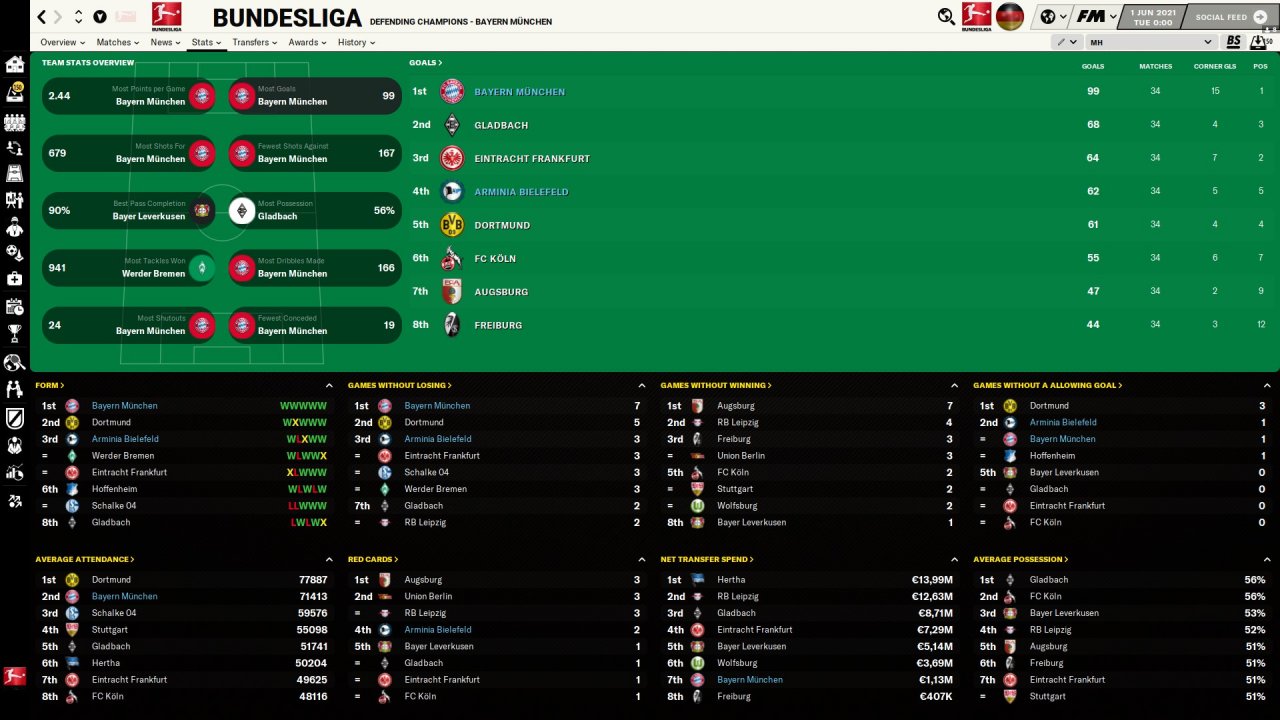
Task: Go back with the left arrow
Action: point(41,17)
